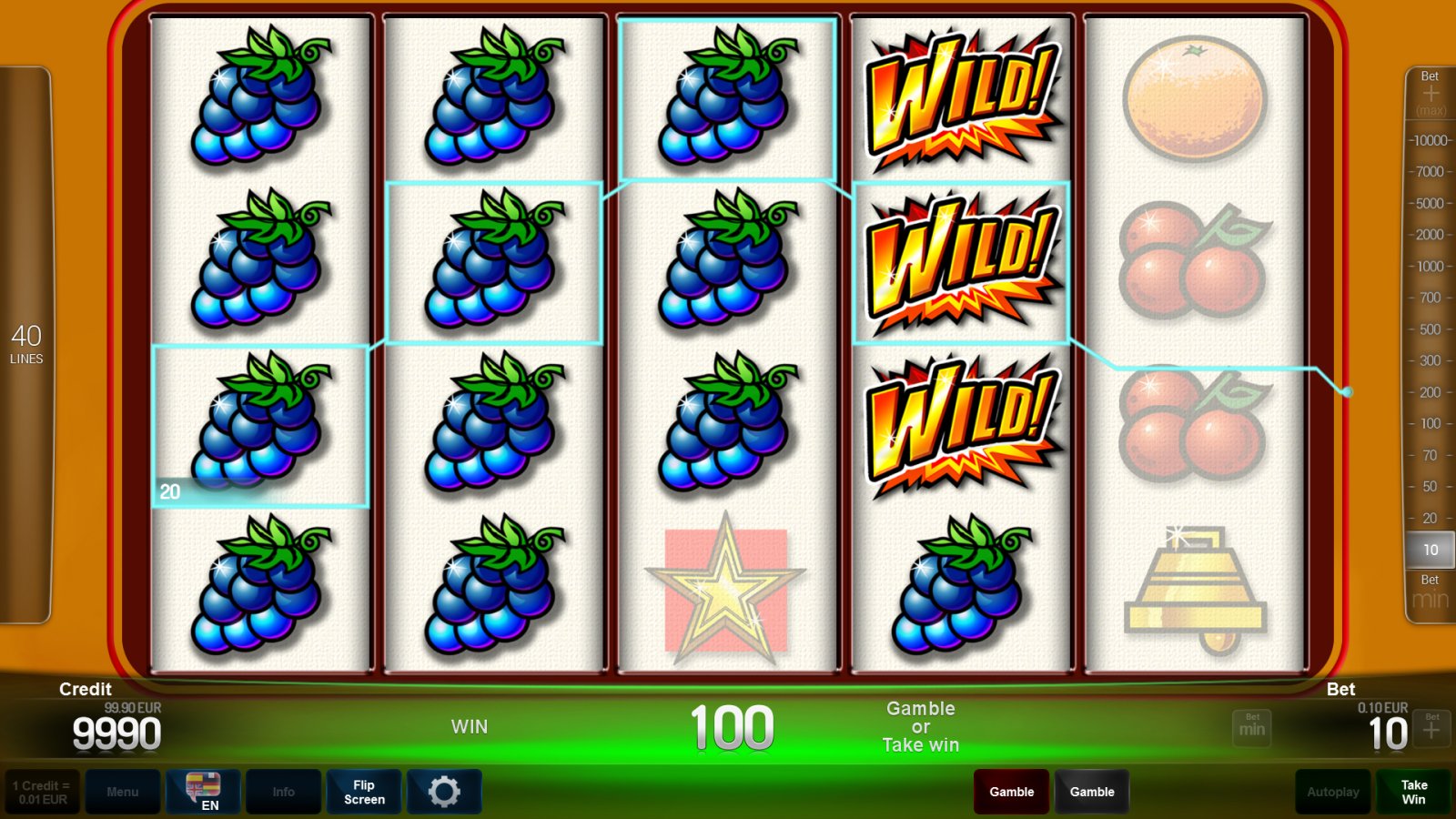This screenshot has height=819, width=1456.
Task: Select 500 on the bet ladder
Action: (x=1431, y=328)
